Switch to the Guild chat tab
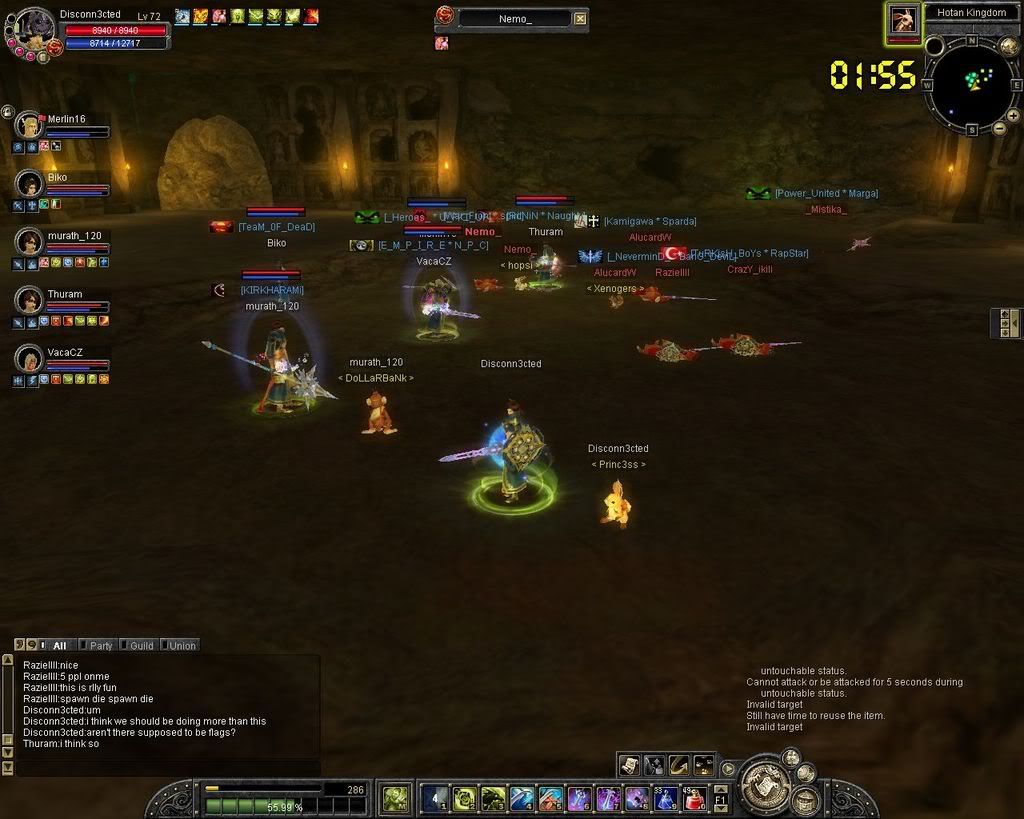Image resolution: width=1024 pixels, height=819 pixels. [137, 646]
